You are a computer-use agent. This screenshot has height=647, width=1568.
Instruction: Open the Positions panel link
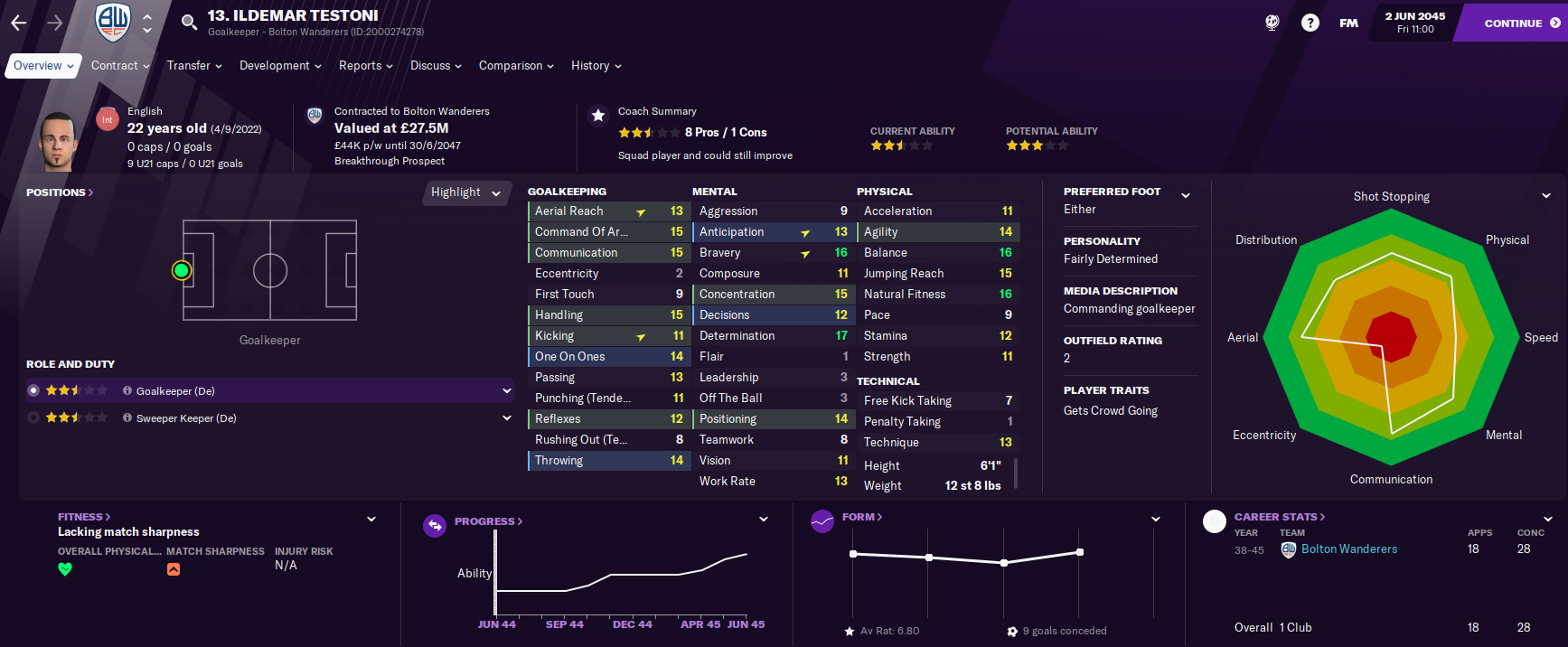(x=60, y=192)
